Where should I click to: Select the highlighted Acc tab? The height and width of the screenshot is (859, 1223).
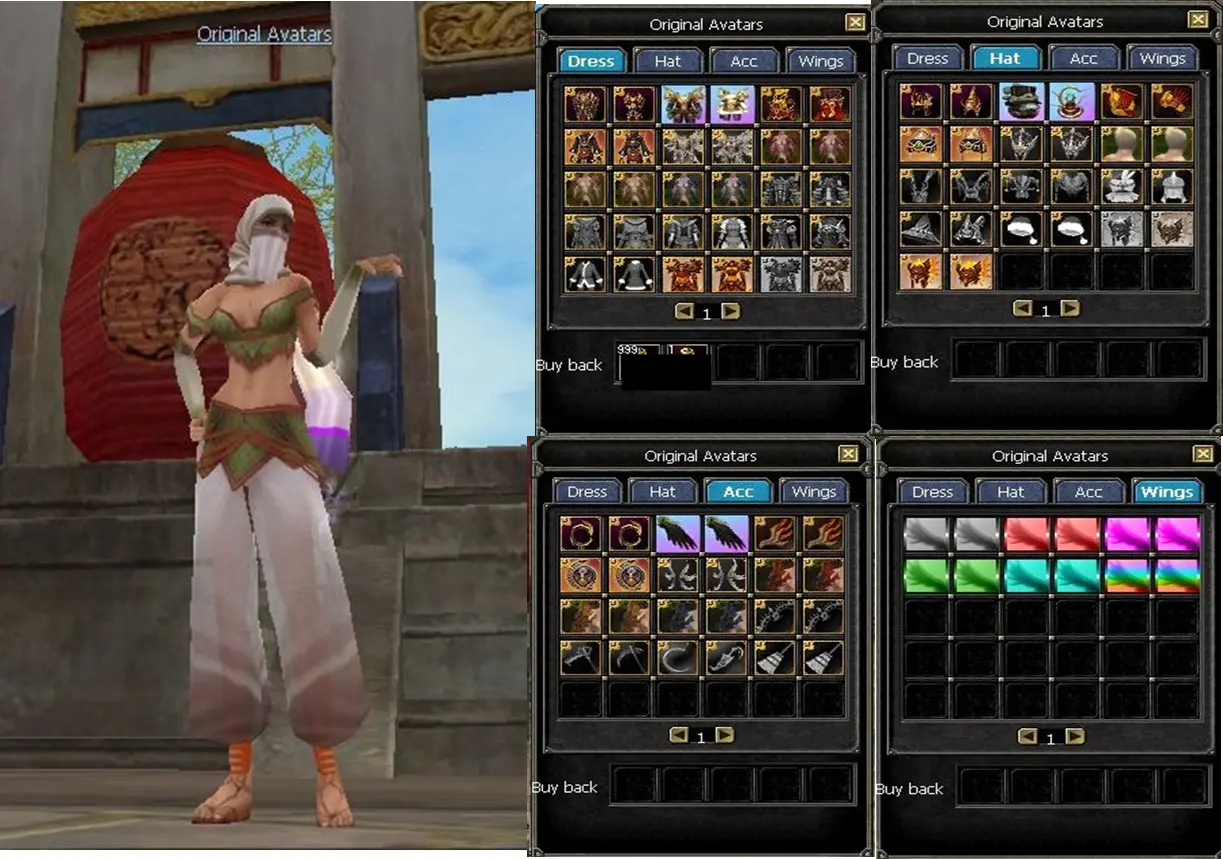[x=738, y=491]
